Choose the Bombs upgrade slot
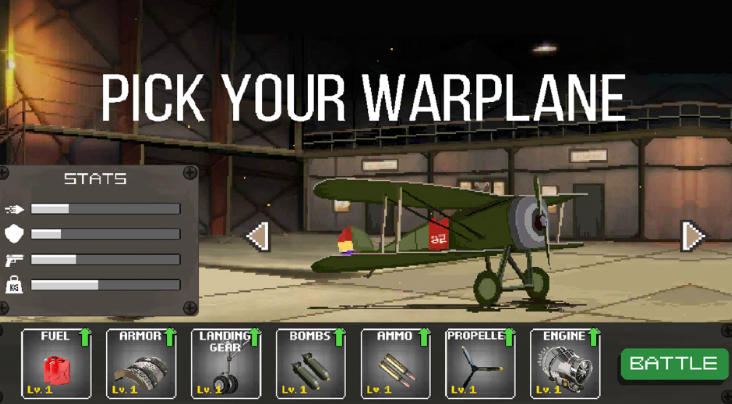The image size is (732, 404). tap(311, 364)
